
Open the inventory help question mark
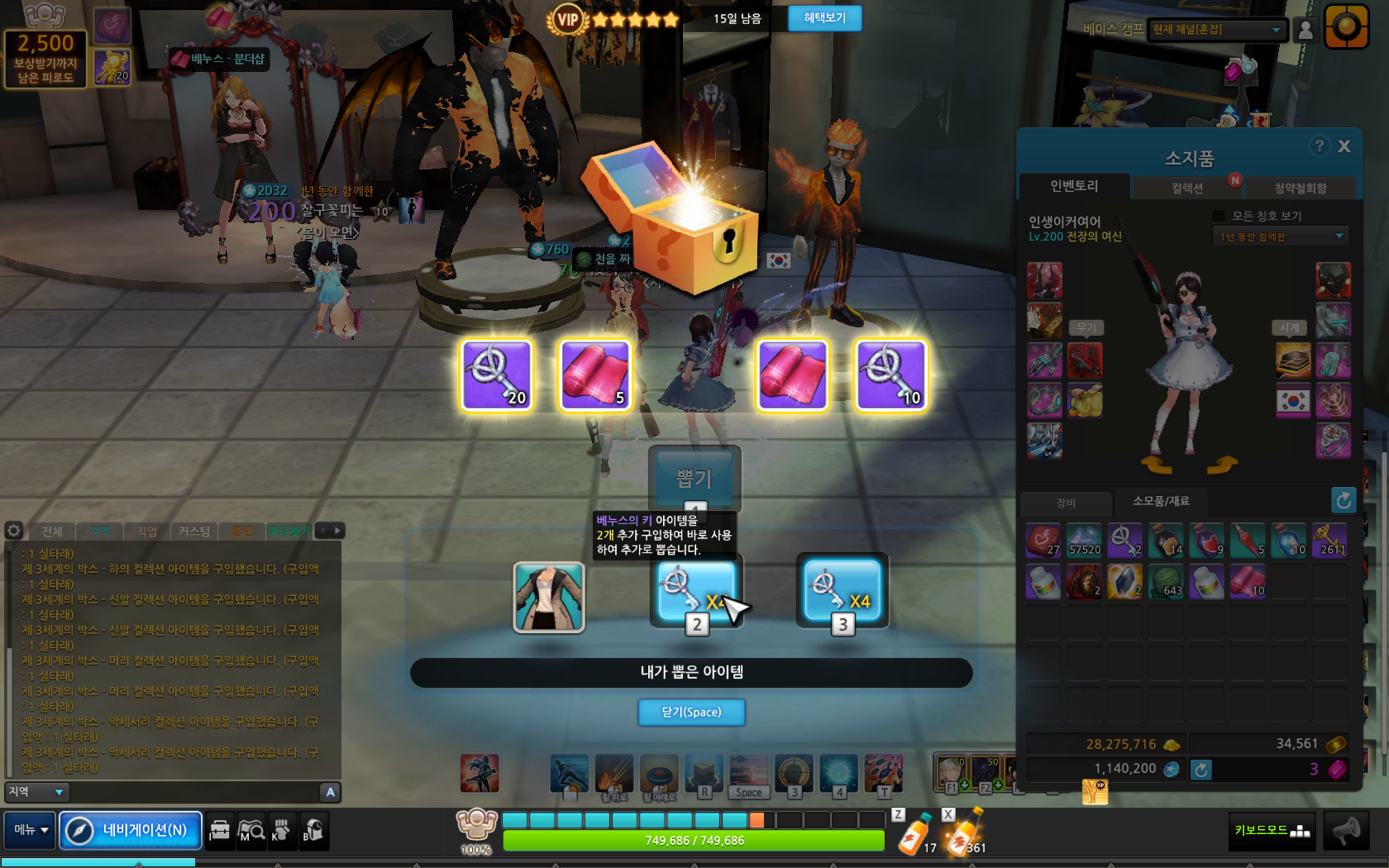pos(1319,146)
